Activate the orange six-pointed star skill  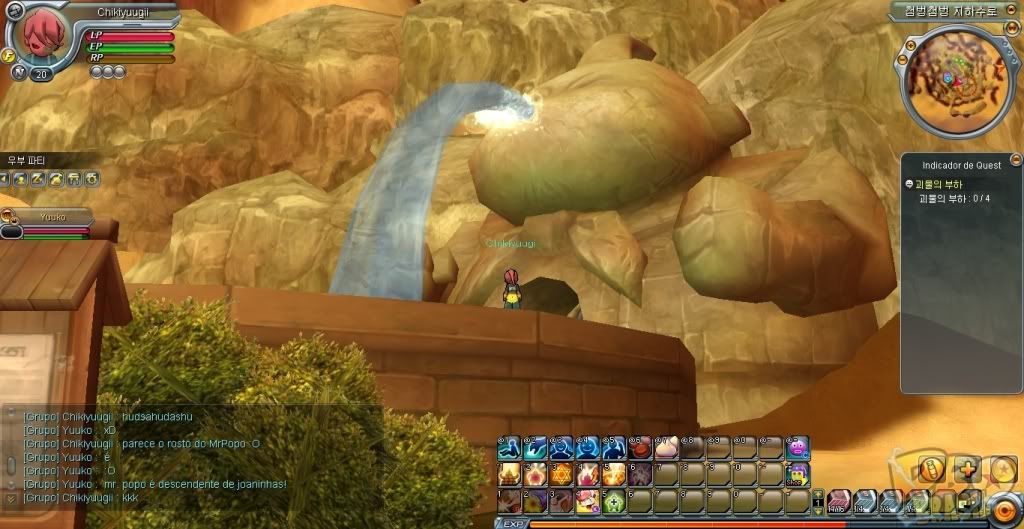tap(559, 474)
